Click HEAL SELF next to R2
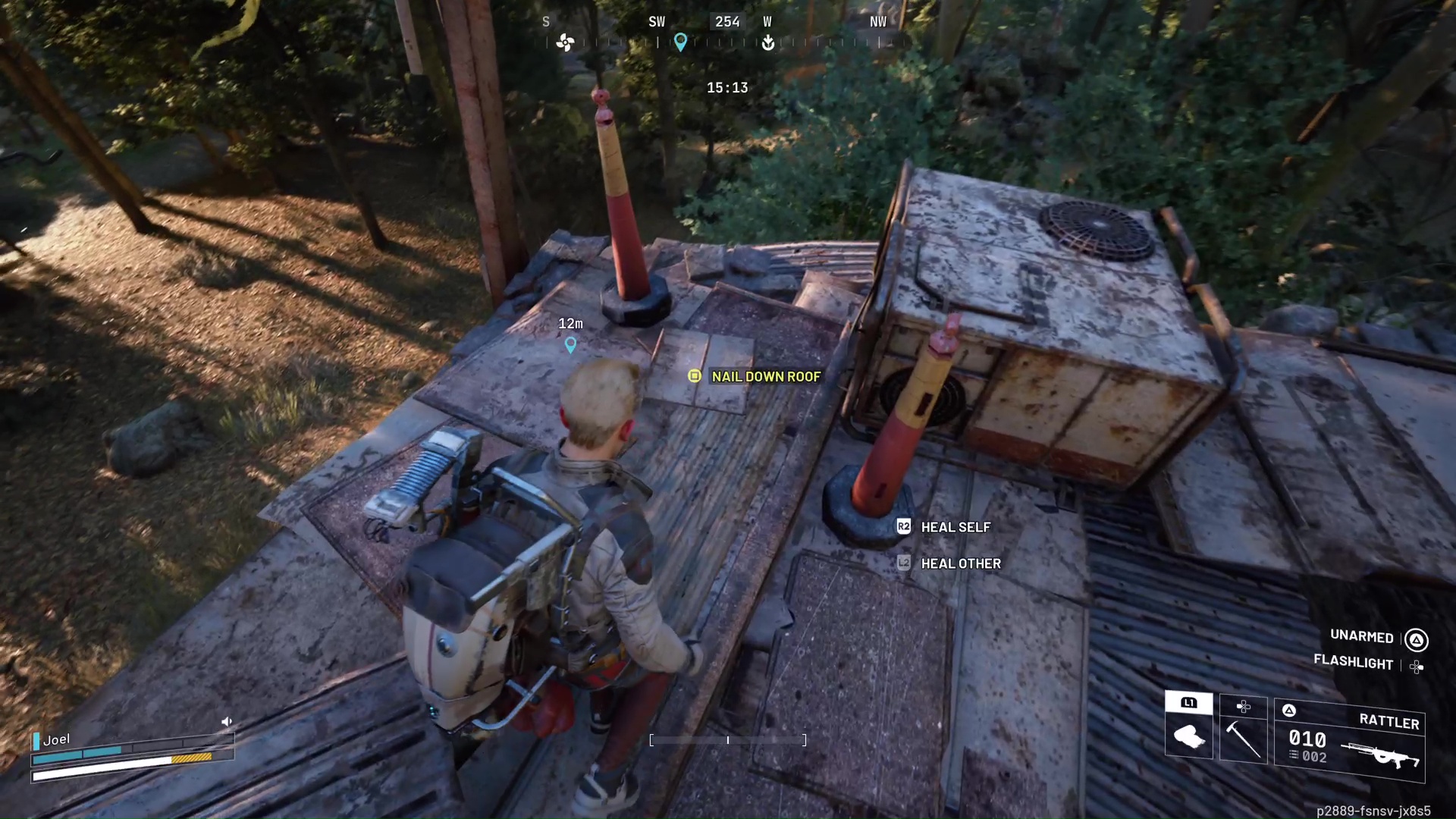The height and width of the screenshot is (819, 1456). pyautogui.click(x=955, y=527)
